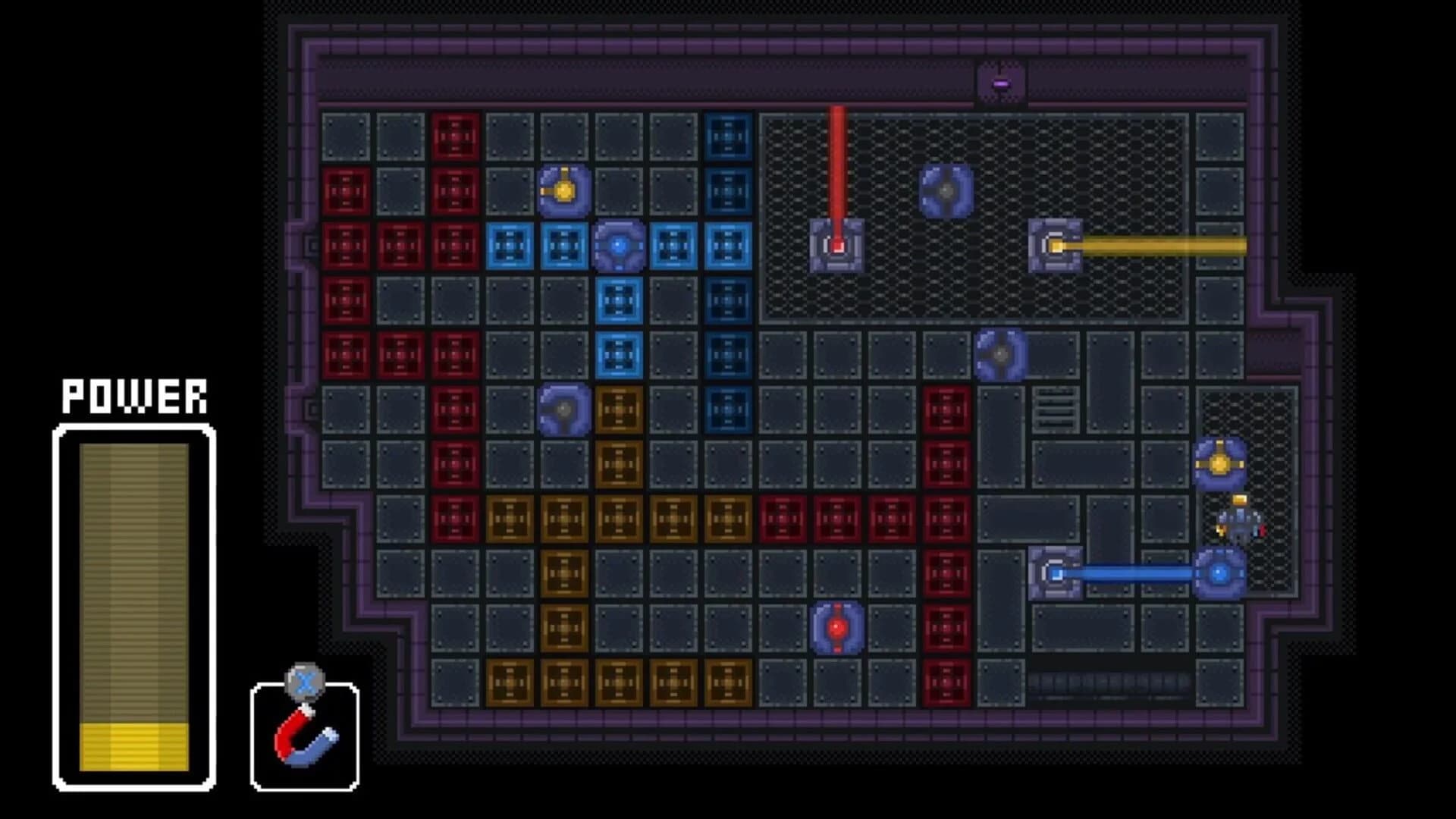This screenshot has height=819, width=1456.
Task: Click the blue core orb among the blue blocks
Action: tap(620, 244)
